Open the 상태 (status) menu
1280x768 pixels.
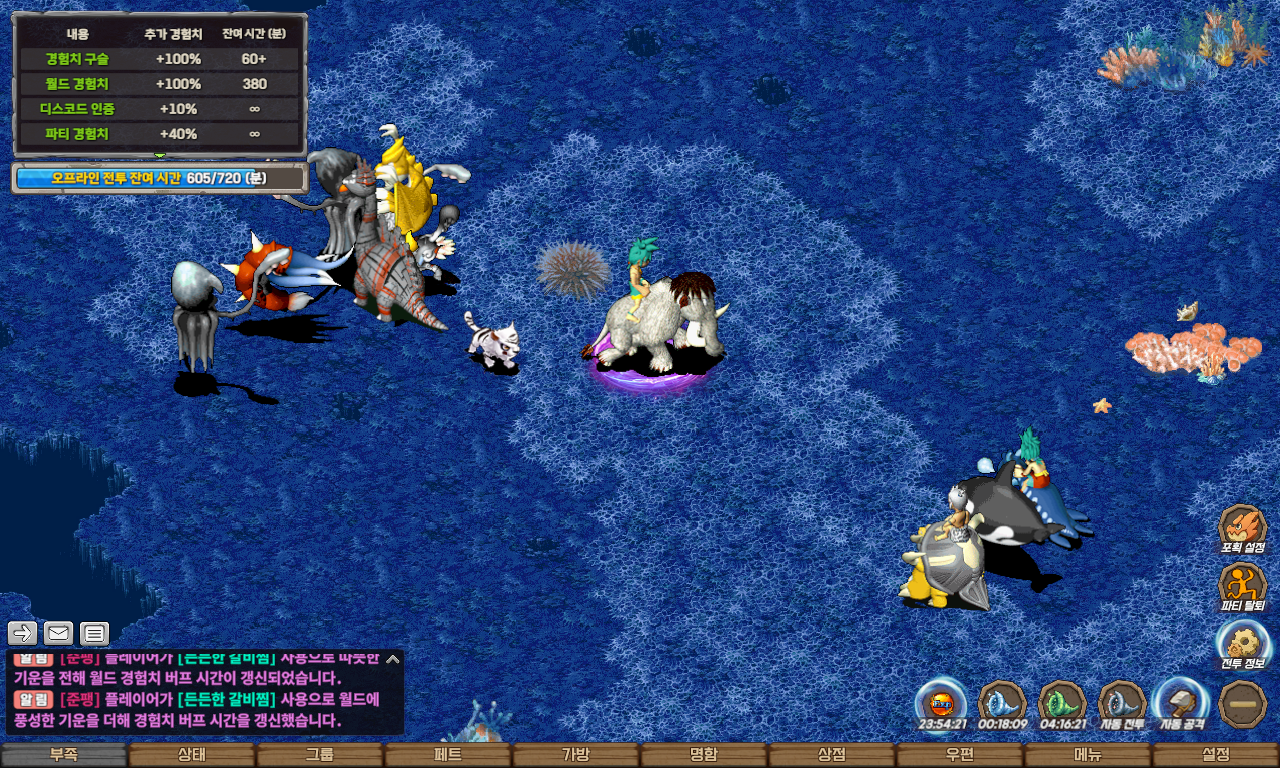192,755
